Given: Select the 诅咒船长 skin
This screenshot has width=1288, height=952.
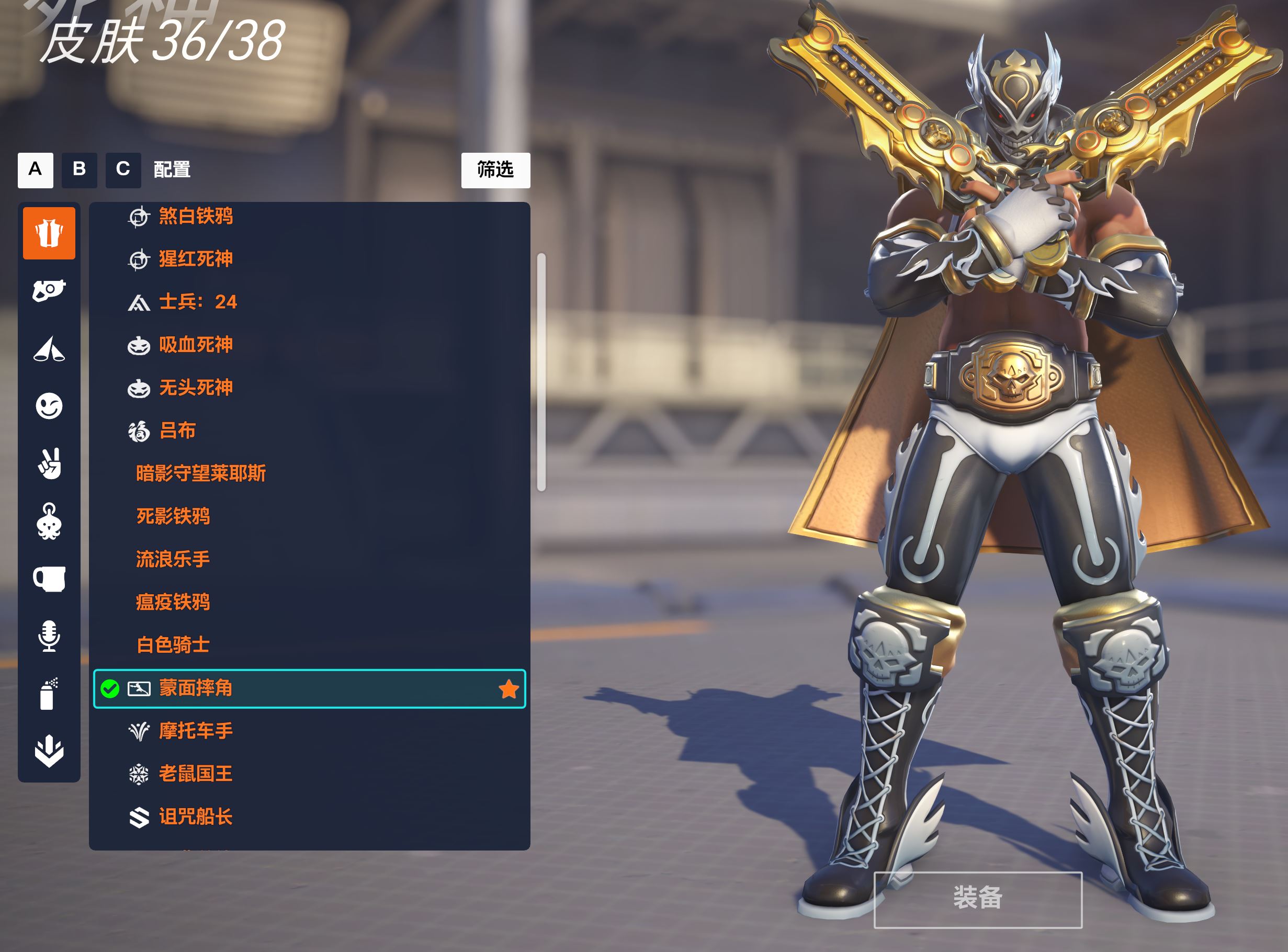Looking at the screenshot, I should pos(195,817).
